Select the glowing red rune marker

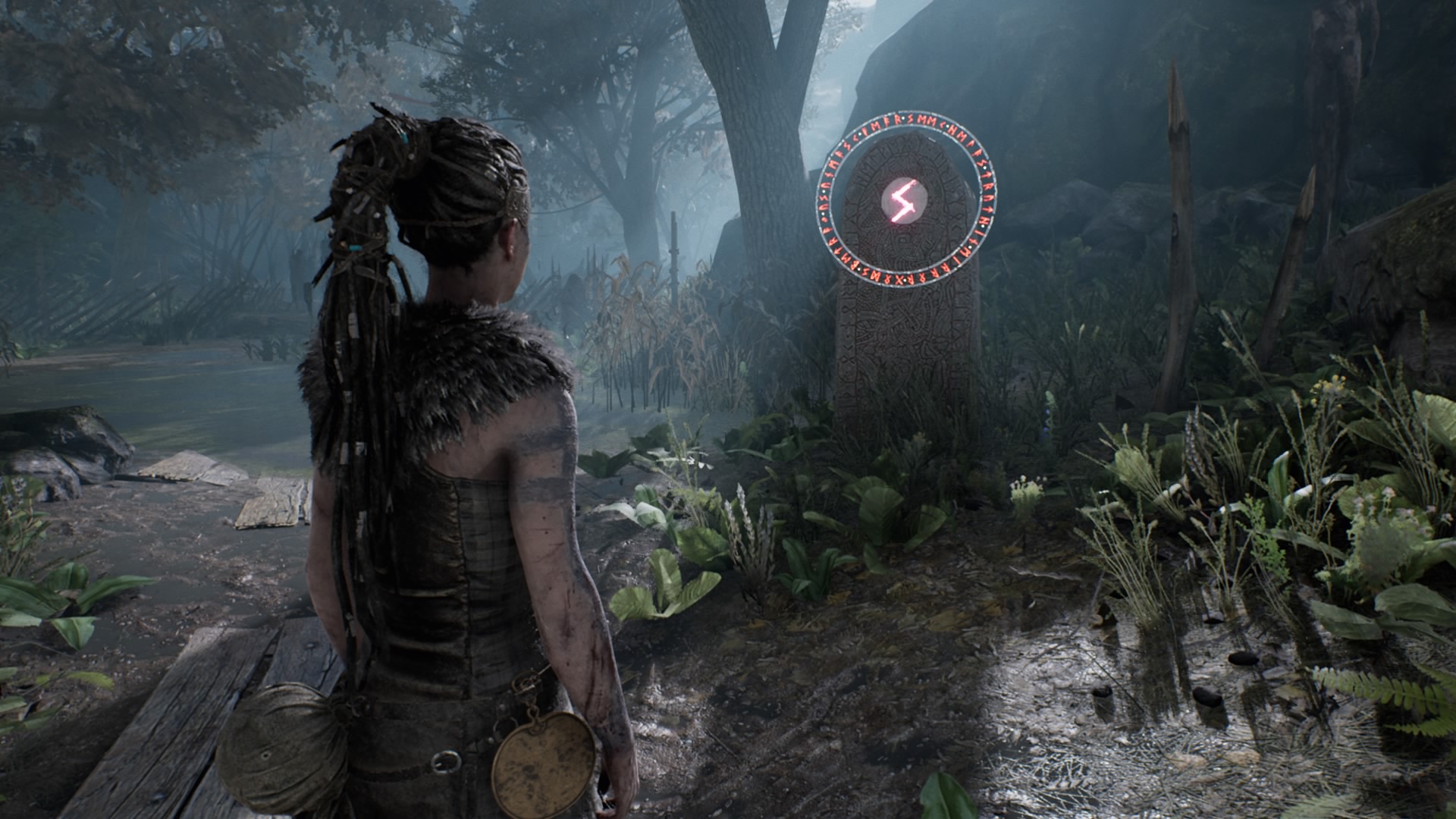[904, 201]
